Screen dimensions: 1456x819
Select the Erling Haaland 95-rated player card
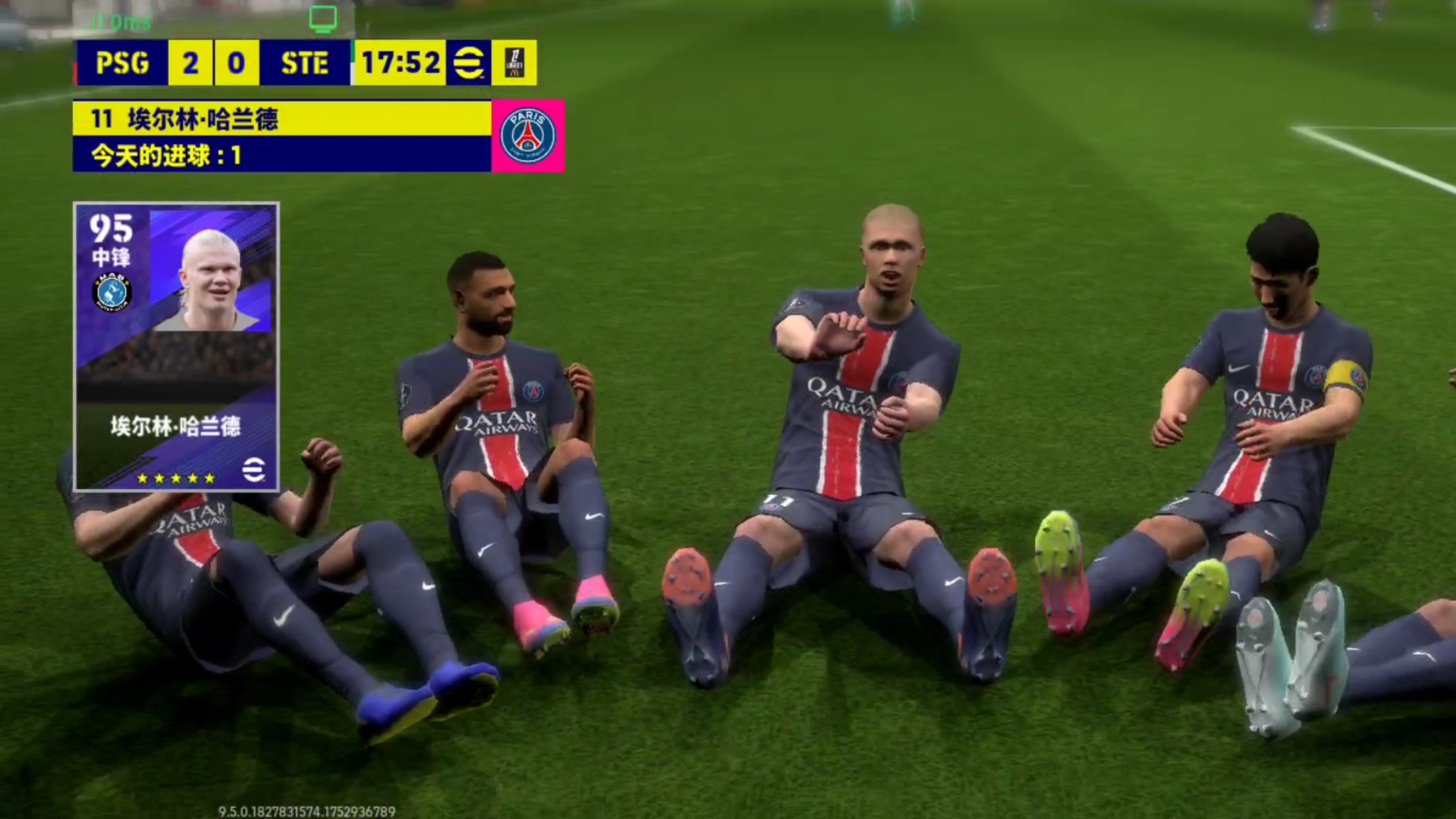(x=176, y=346)
